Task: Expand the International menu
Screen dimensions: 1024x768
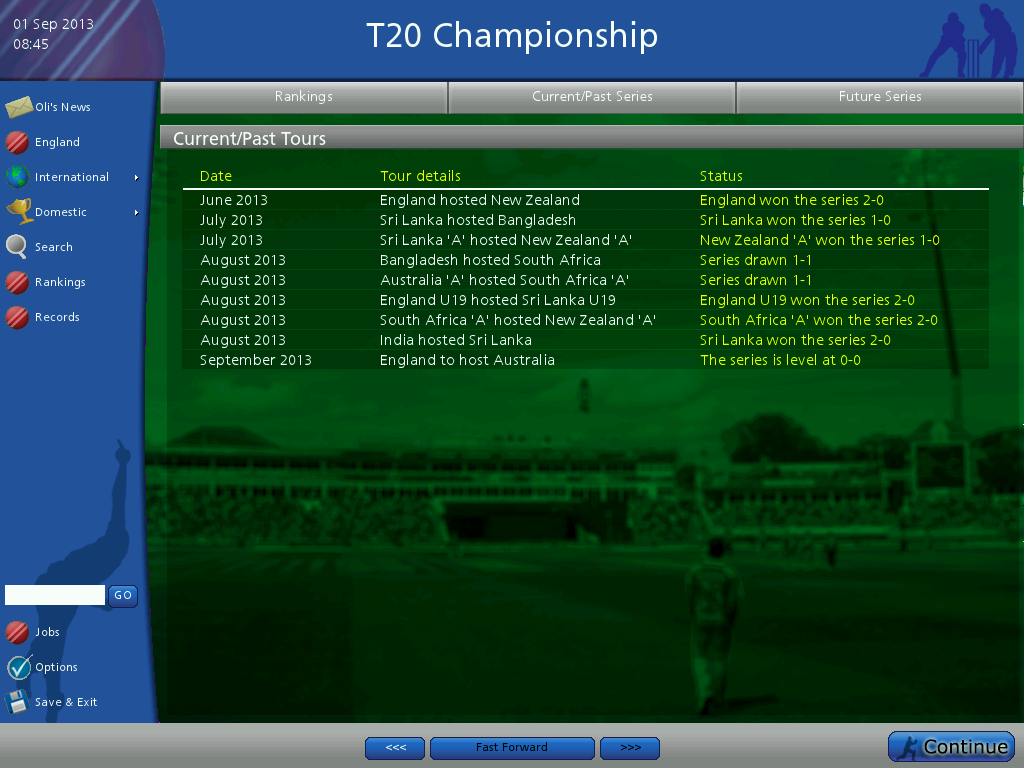Action: point(72,177)
